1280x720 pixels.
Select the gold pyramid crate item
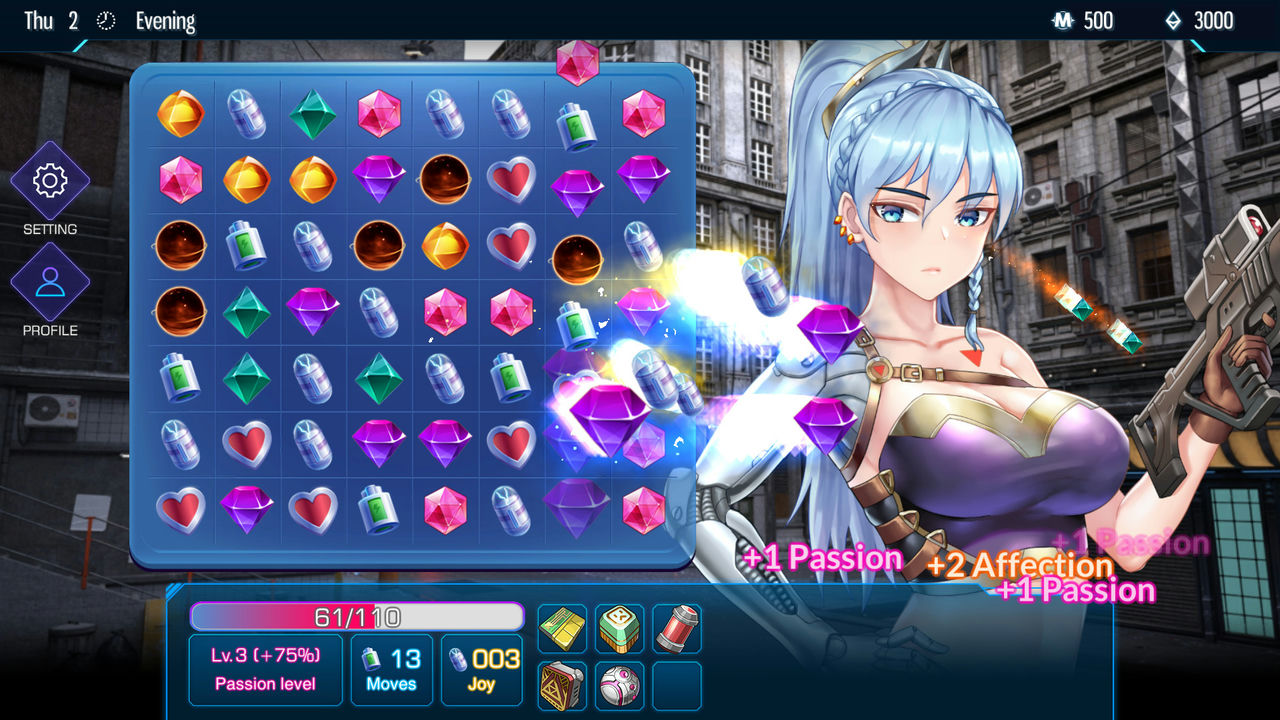562,686
